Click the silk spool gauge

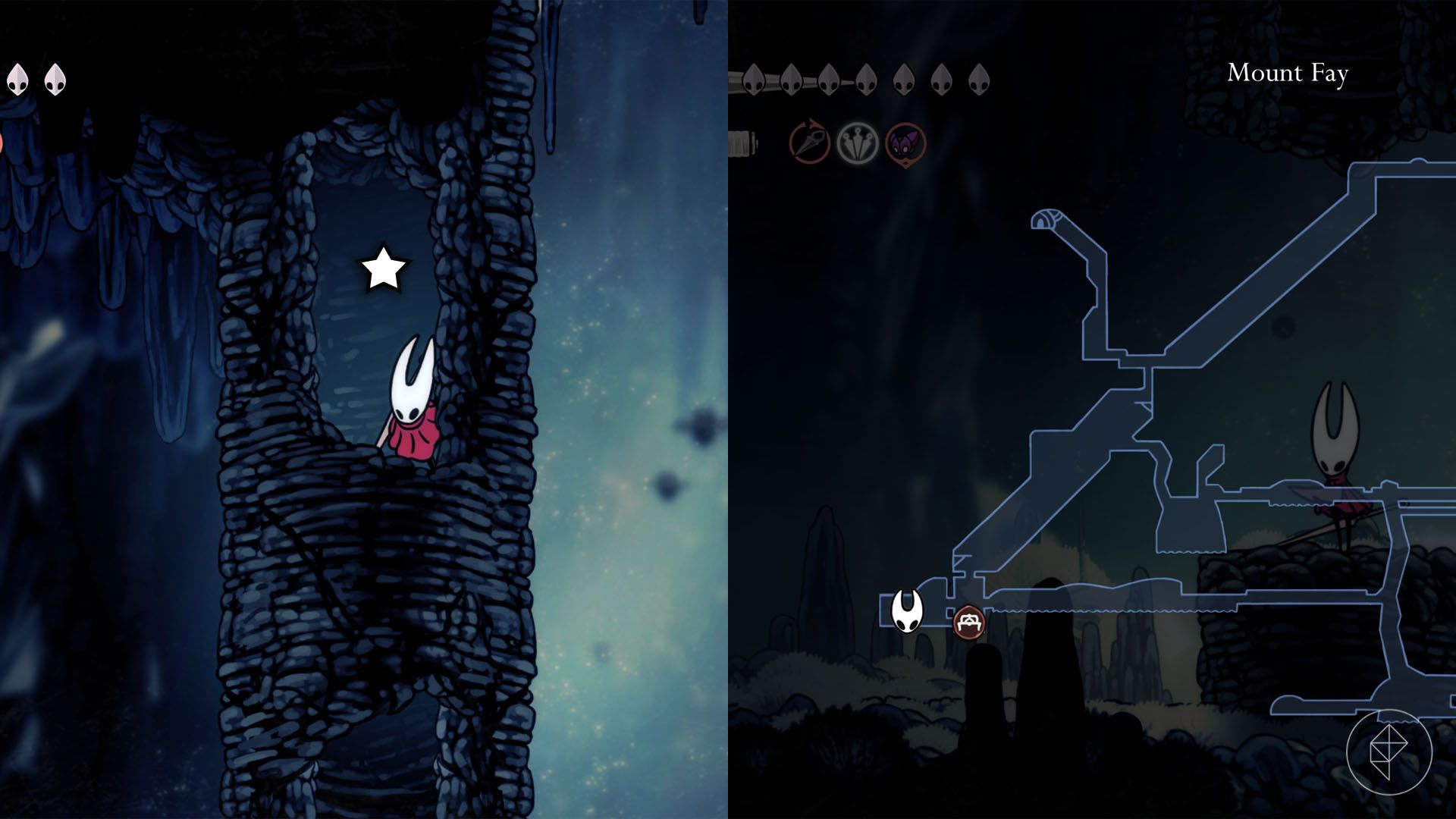(x=739, y=140)
